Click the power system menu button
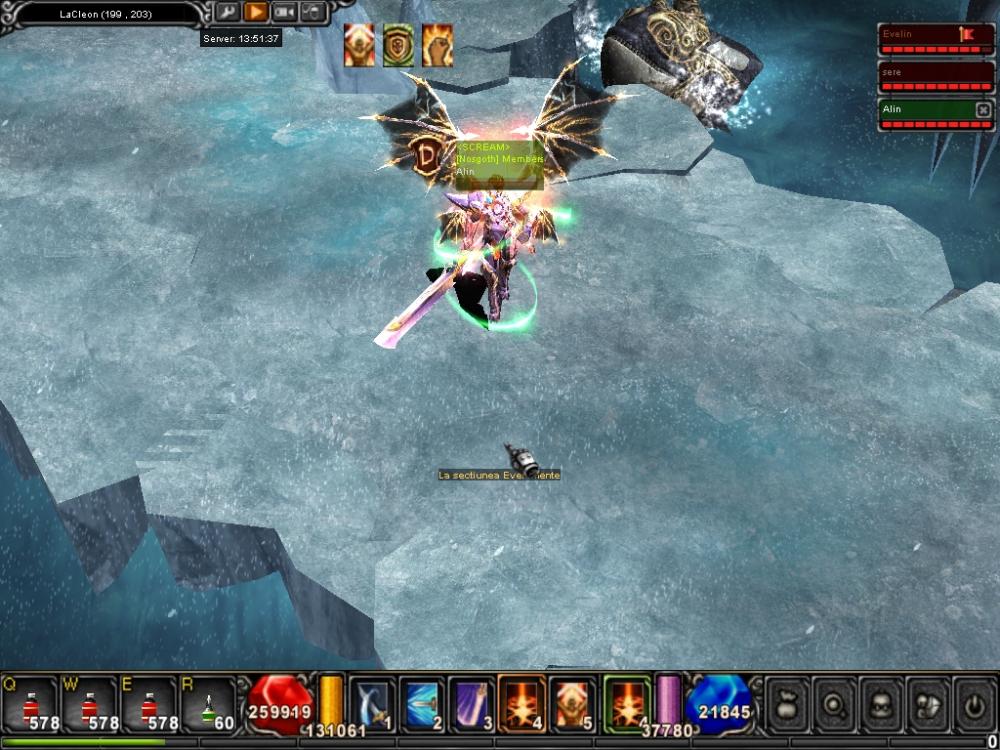Screen dimensions: 1000x750 975,704
